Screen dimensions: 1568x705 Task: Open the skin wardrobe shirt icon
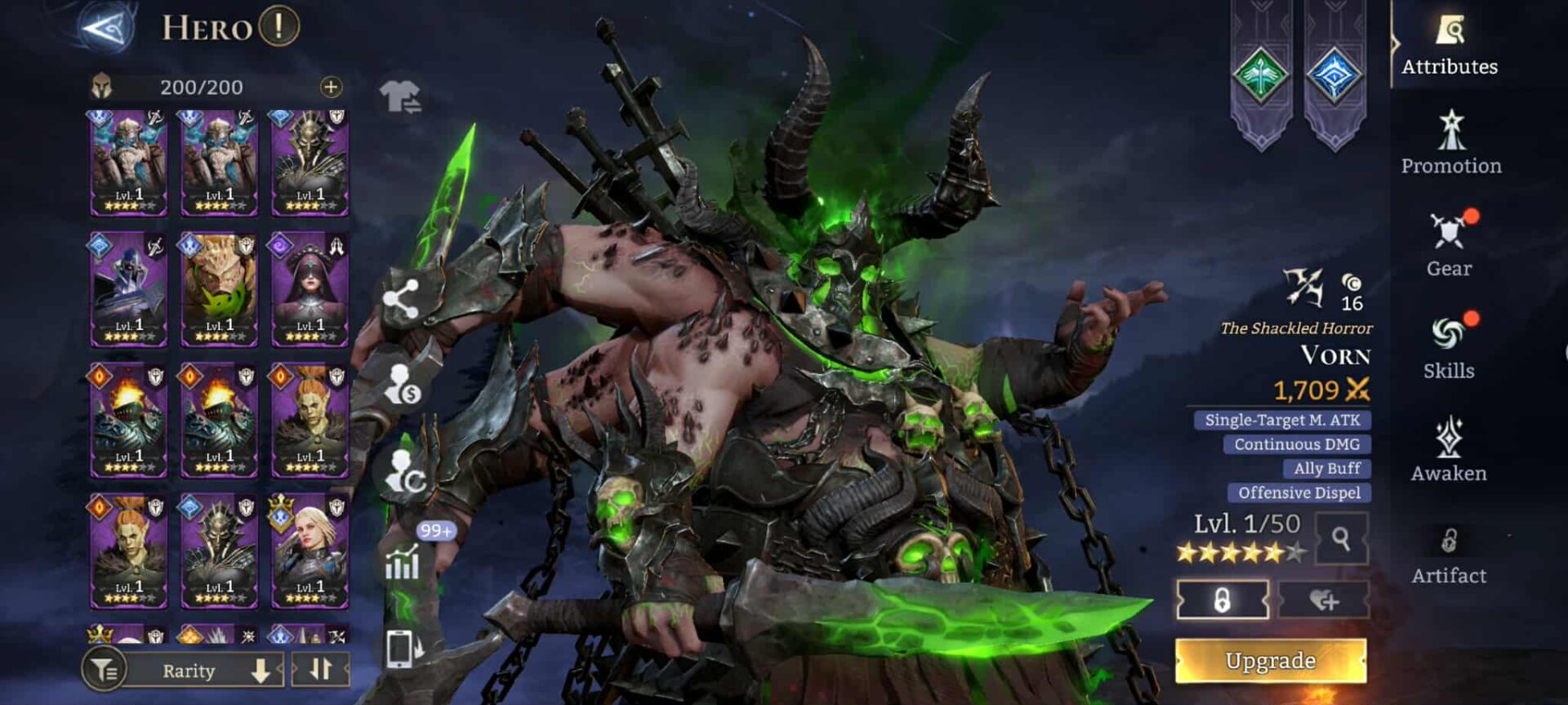(399, 96)
